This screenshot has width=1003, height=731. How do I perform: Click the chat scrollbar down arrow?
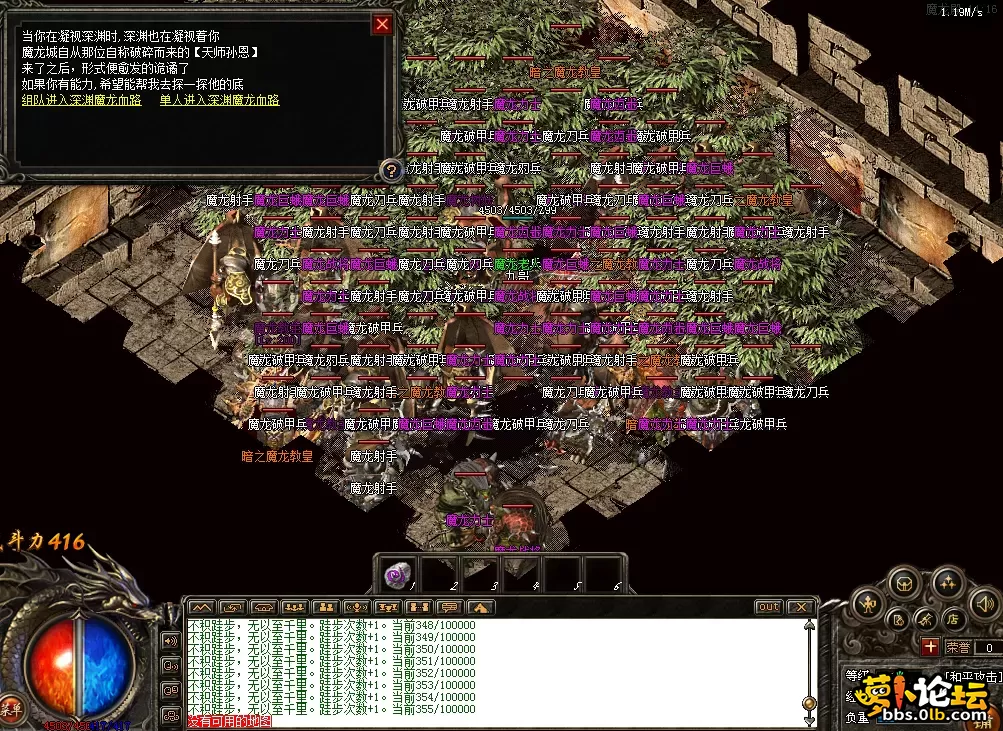tap(809, 720)
